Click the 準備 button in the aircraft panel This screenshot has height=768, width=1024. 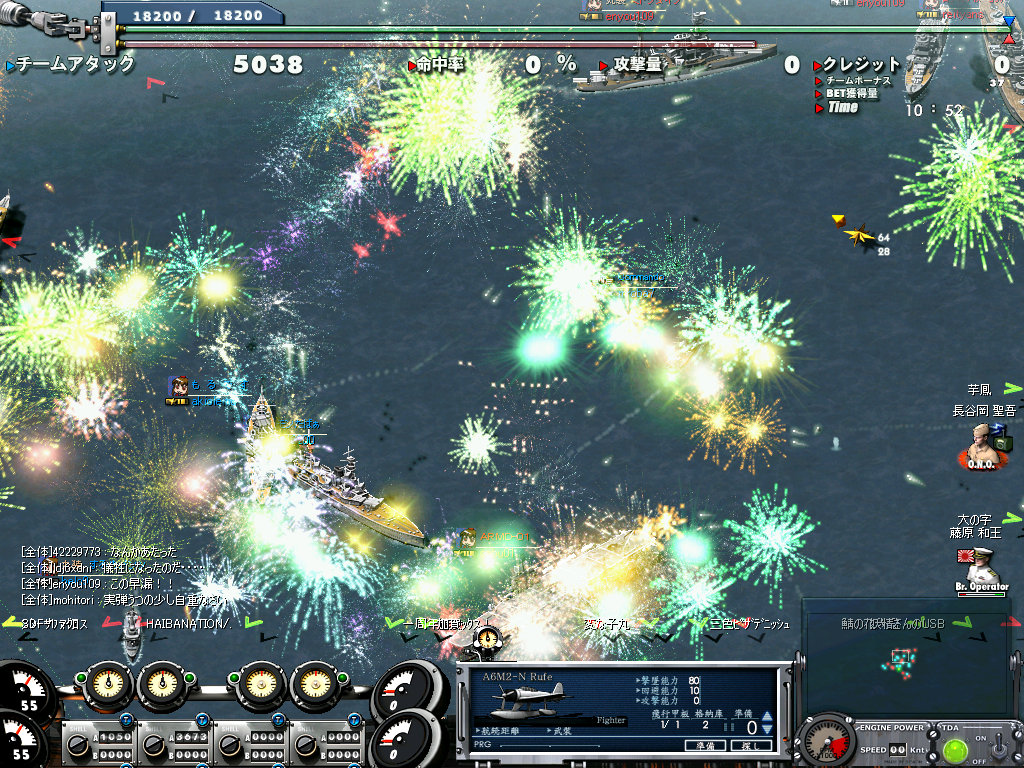tap(704, 745)
